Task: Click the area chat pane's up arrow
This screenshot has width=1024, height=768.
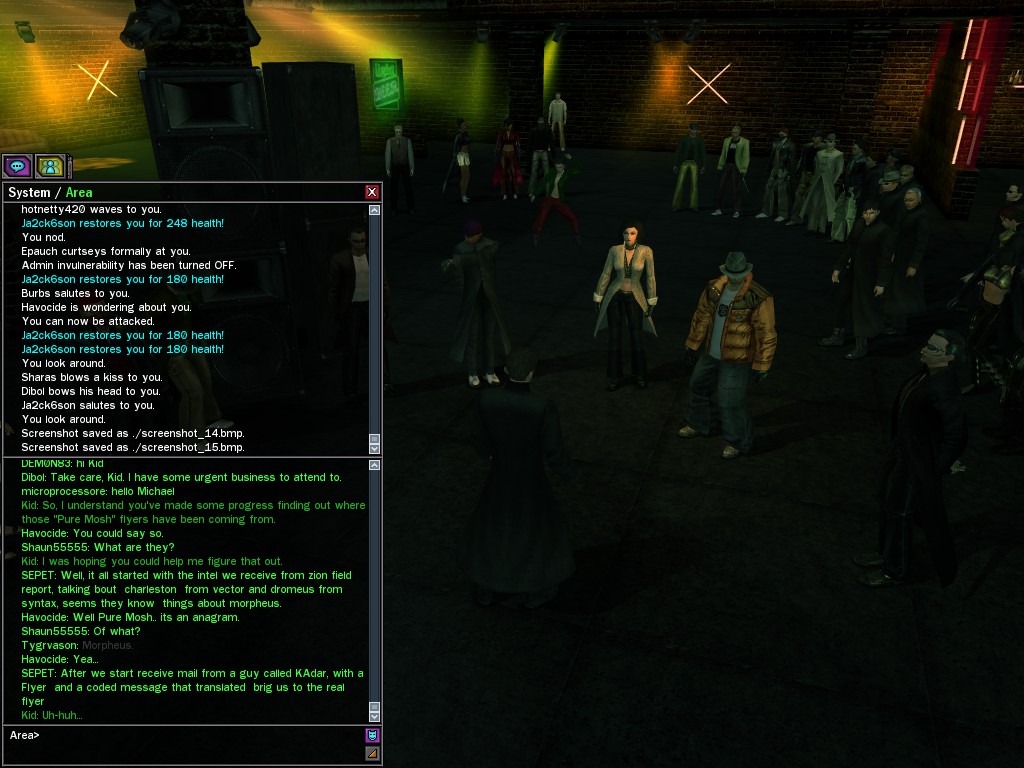Action: click(x=375, y=464)
